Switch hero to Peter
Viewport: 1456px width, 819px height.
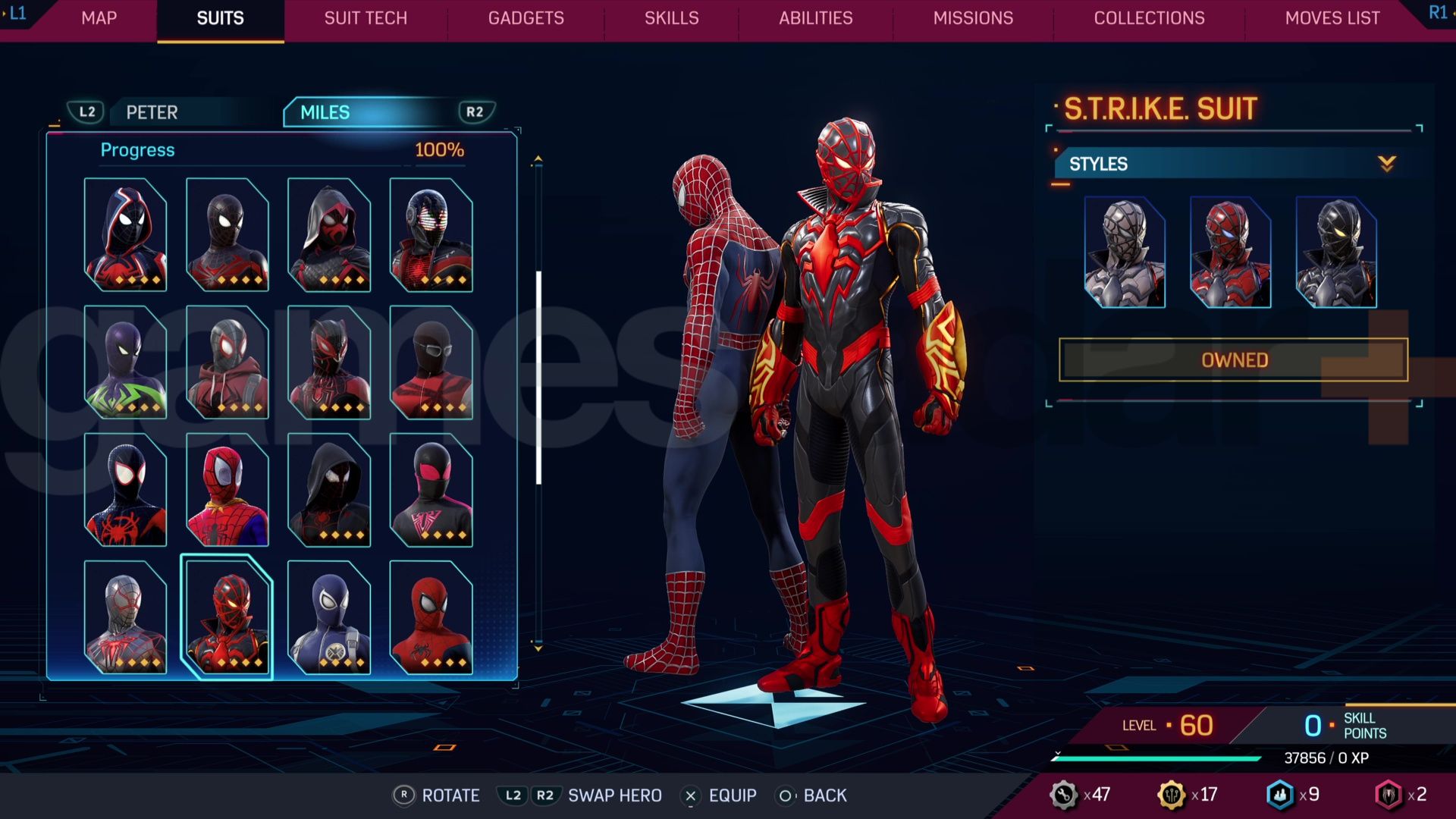tap(152, 112)
